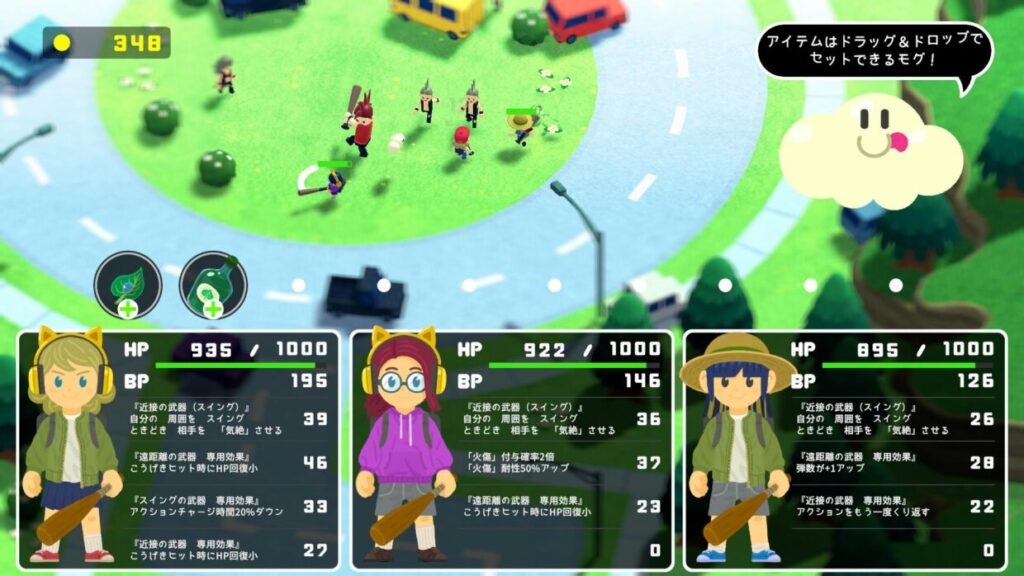Choose the straw hat girl's status panel
Viewport: 1024px width, 576px height.
(845, 450)
